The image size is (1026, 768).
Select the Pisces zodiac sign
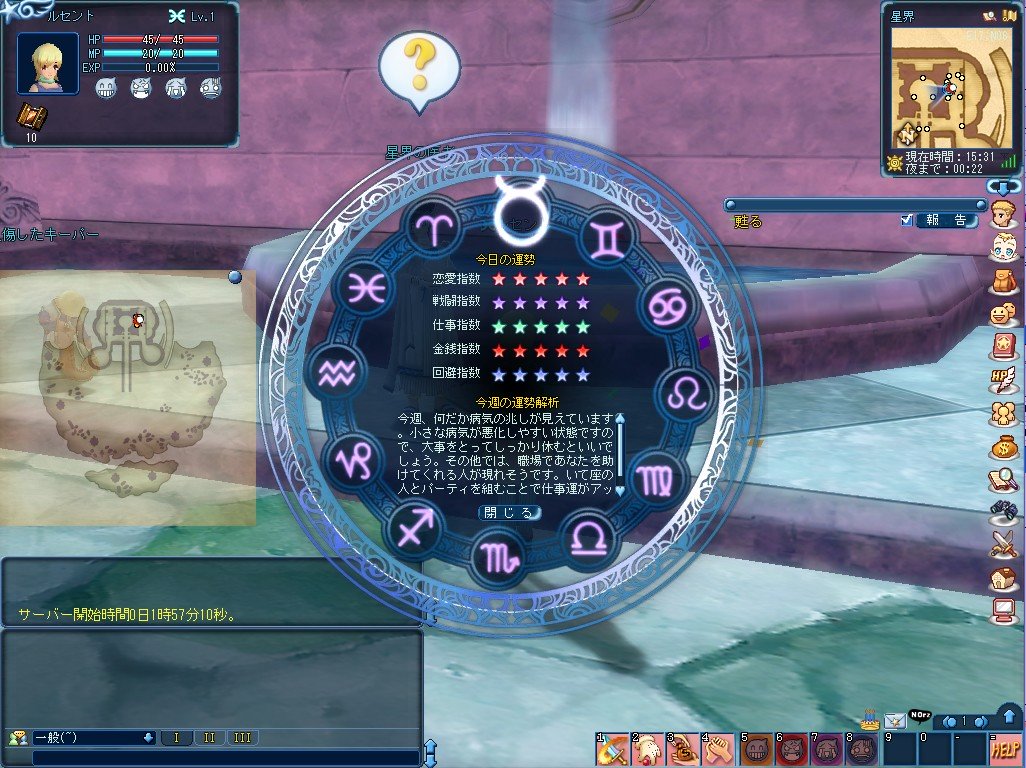pyautogui.click(x=364, y=288)
